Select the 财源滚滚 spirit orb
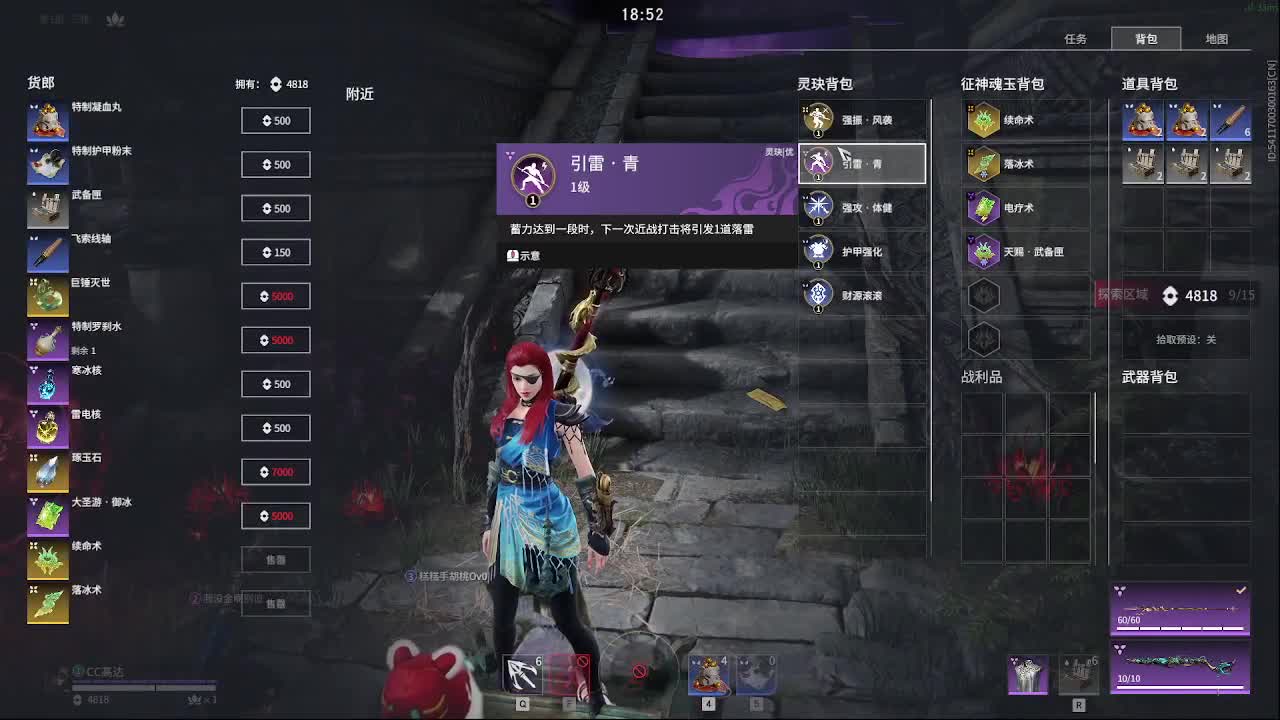1280x720 pixels. [x=820, y=295]
